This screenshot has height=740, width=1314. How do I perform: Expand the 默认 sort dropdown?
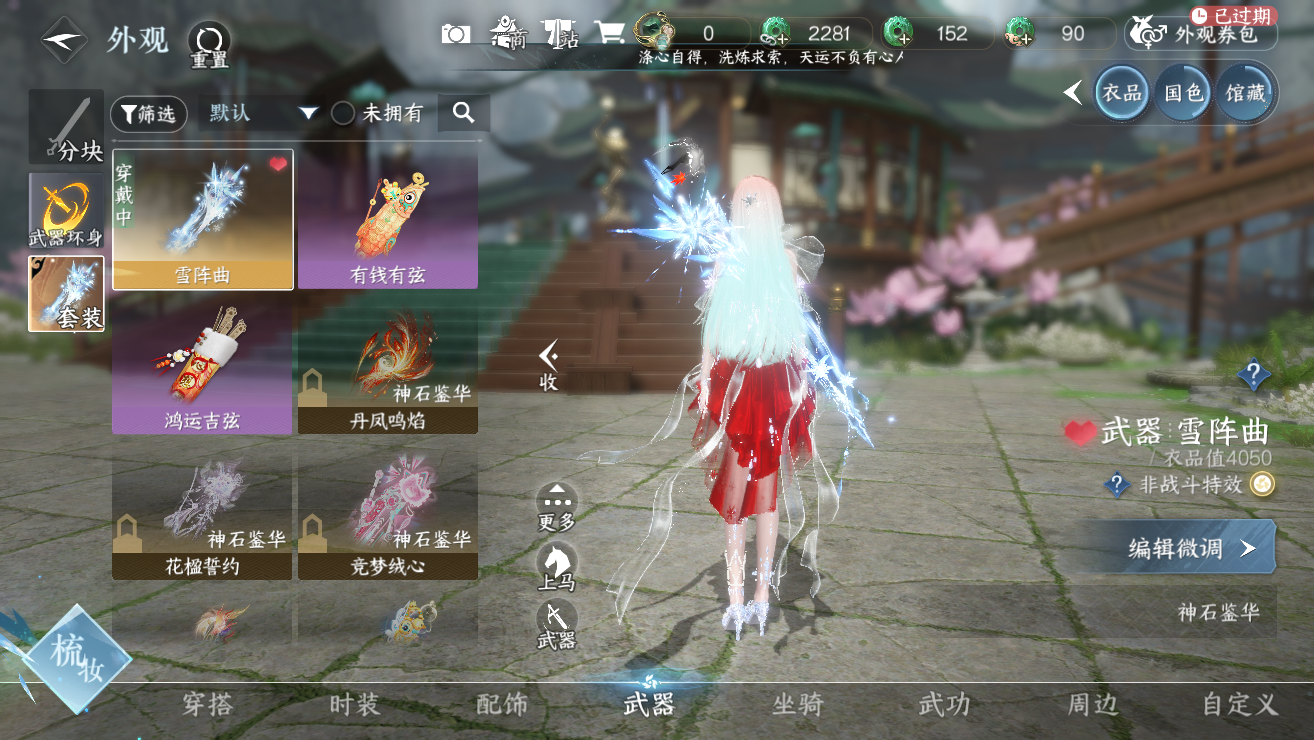coord(262,113)
